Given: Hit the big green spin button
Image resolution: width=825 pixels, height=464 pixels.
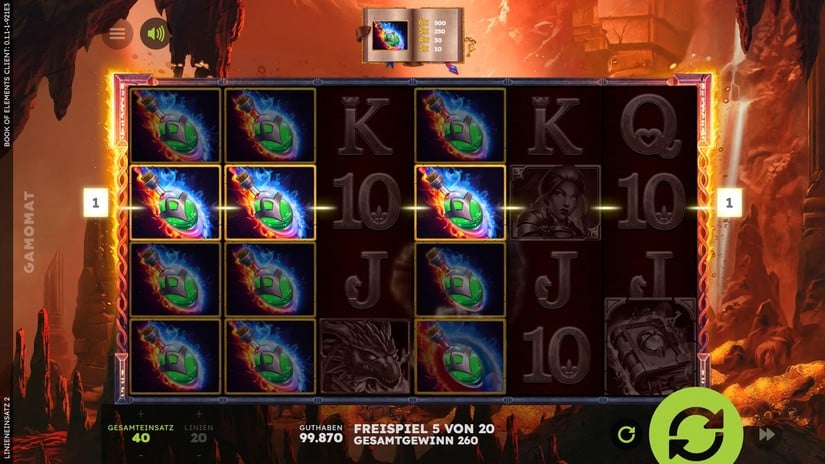Looking at the screenshot, I should coord(695,432).
